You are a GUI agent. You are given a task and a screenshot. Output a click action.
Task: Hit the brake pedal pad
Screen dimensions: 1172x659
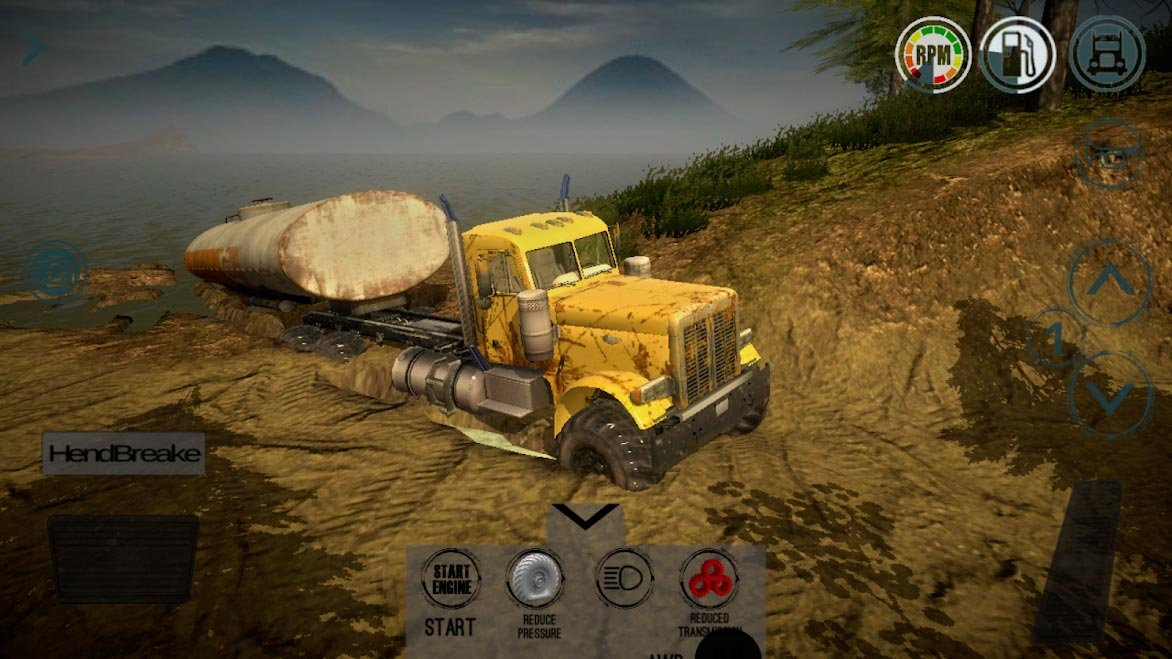click(x=123, y=559)
